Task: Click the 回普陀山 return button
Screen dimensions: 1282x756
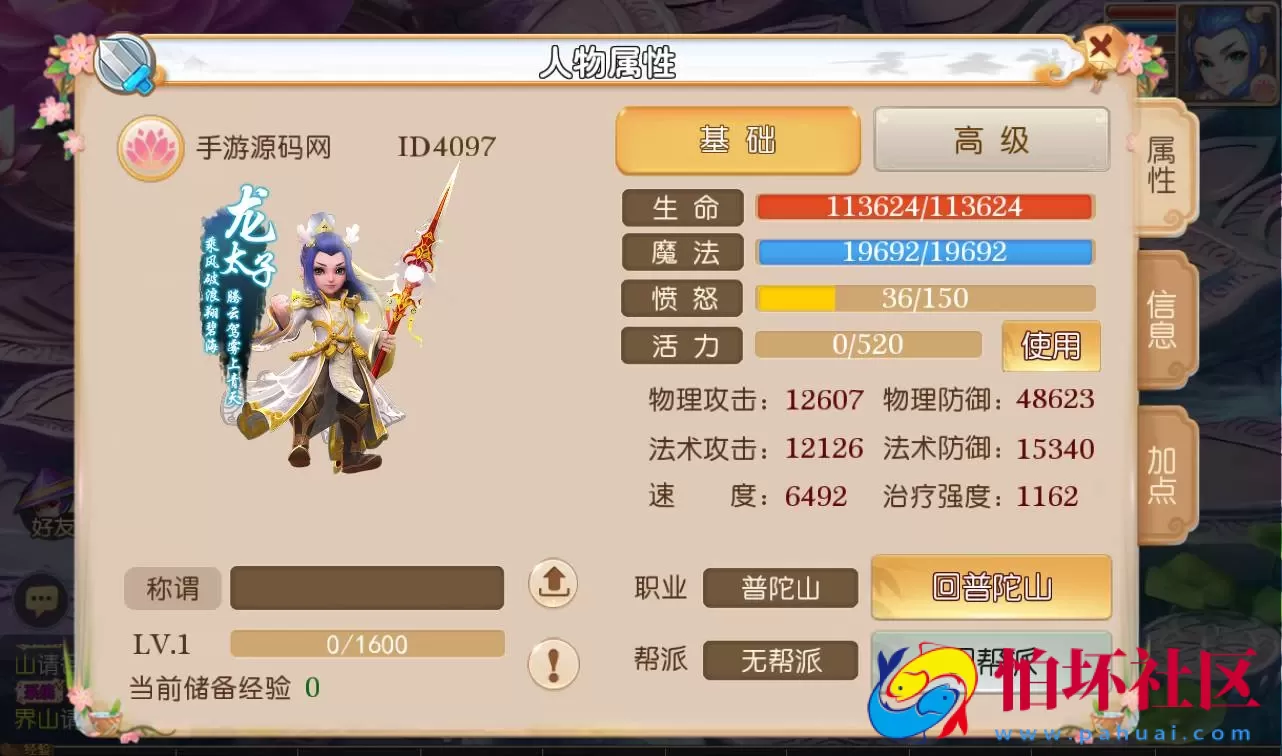Action: [991, 588]
